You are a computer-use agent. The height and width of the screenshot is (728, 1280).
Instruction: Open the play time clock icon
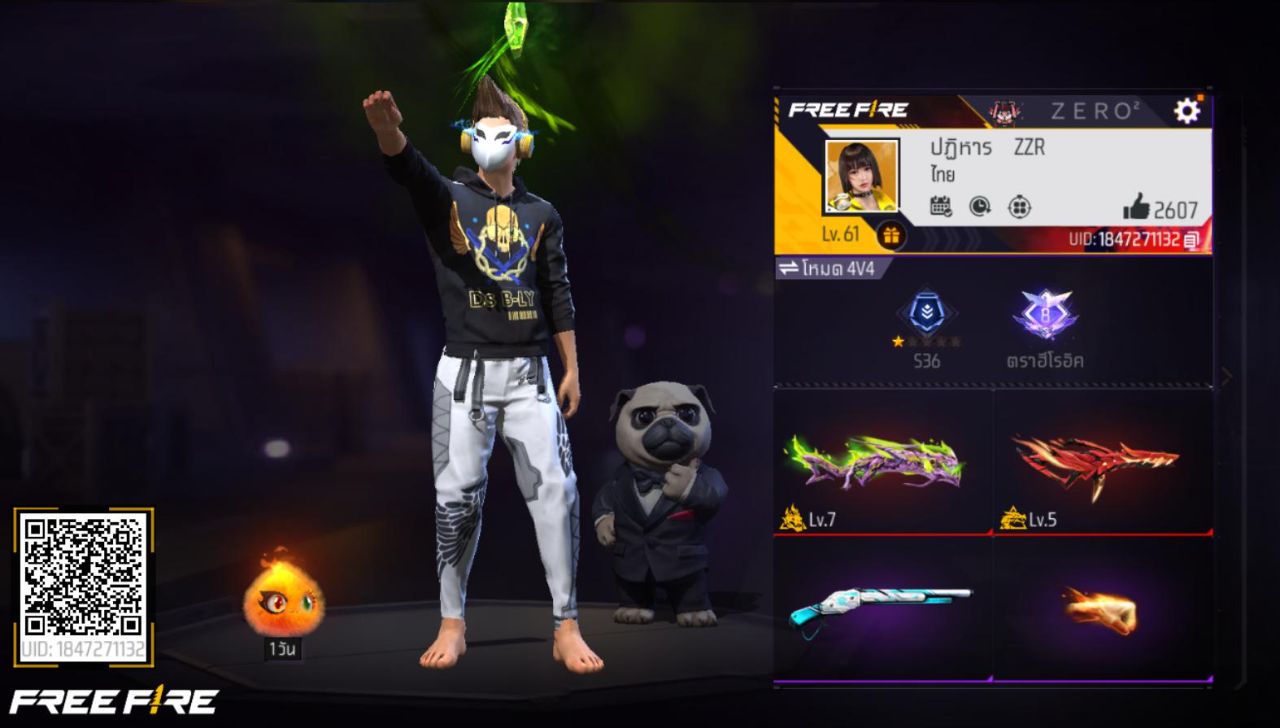[x=980, y=205]
